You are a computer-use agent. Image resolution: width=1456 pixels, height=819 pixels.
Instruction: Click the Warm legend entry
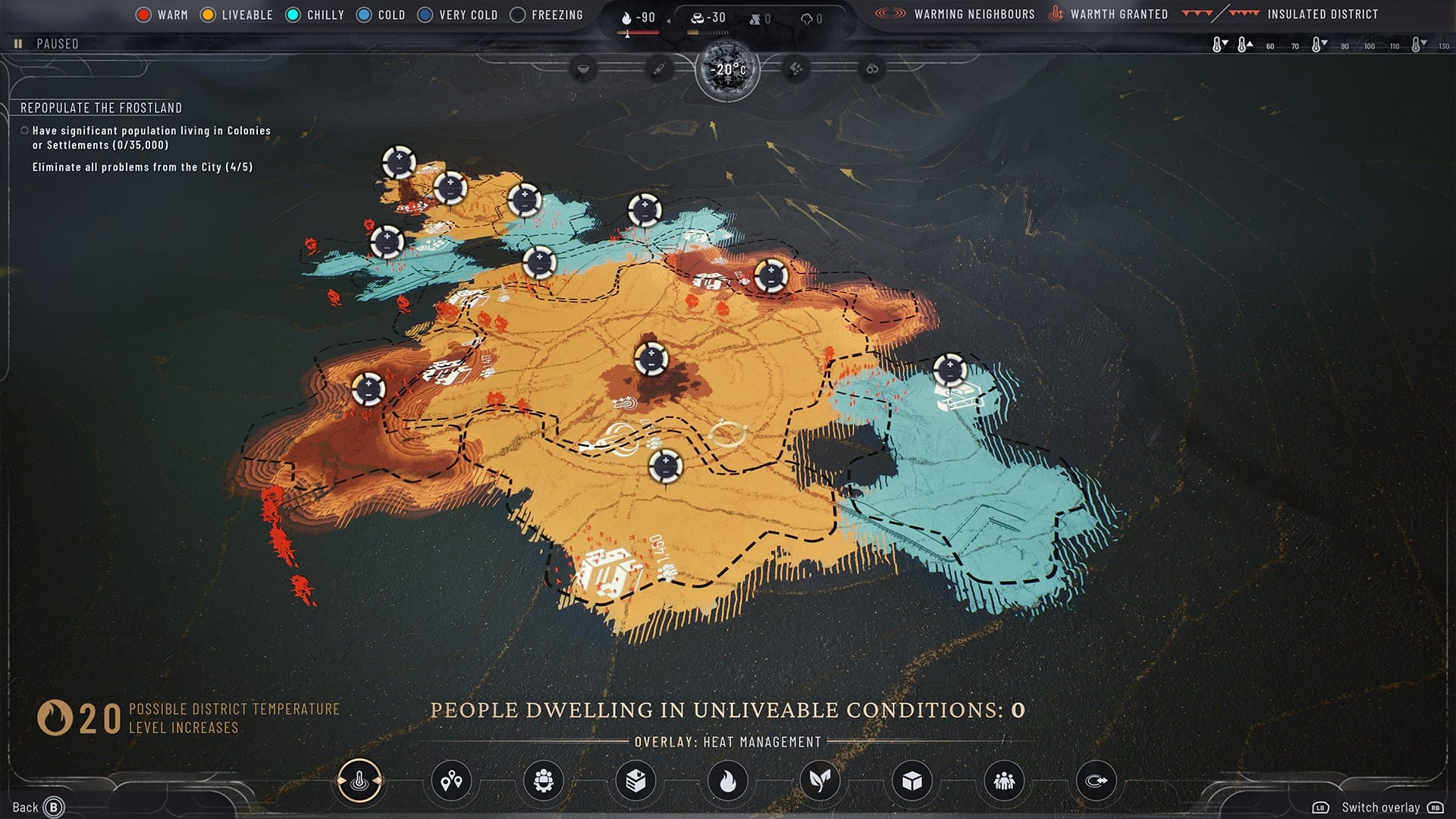(x=162, y=14)
